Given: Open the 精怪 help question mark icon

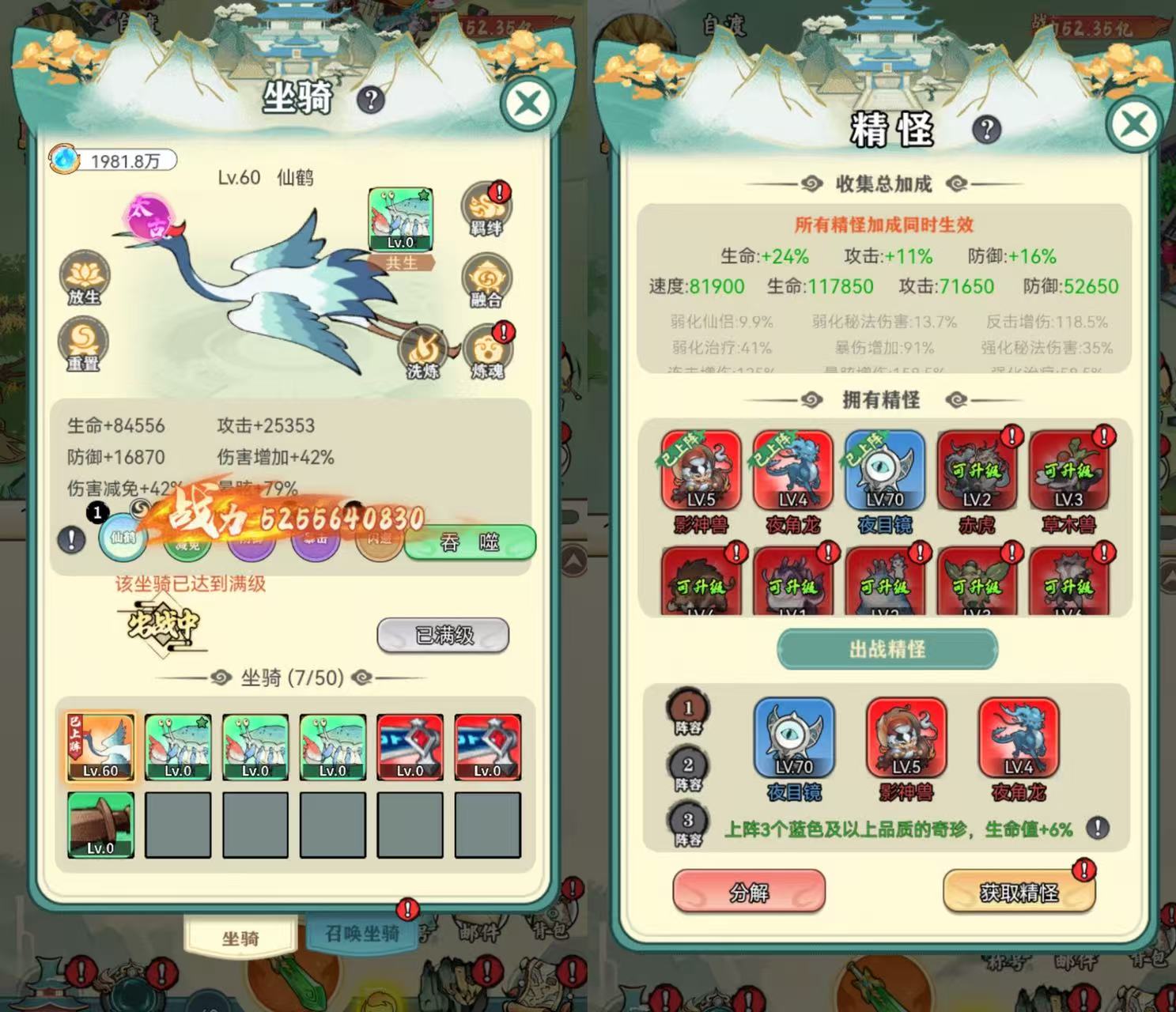Looking at the screenshot, I should [x=985, y=129].
